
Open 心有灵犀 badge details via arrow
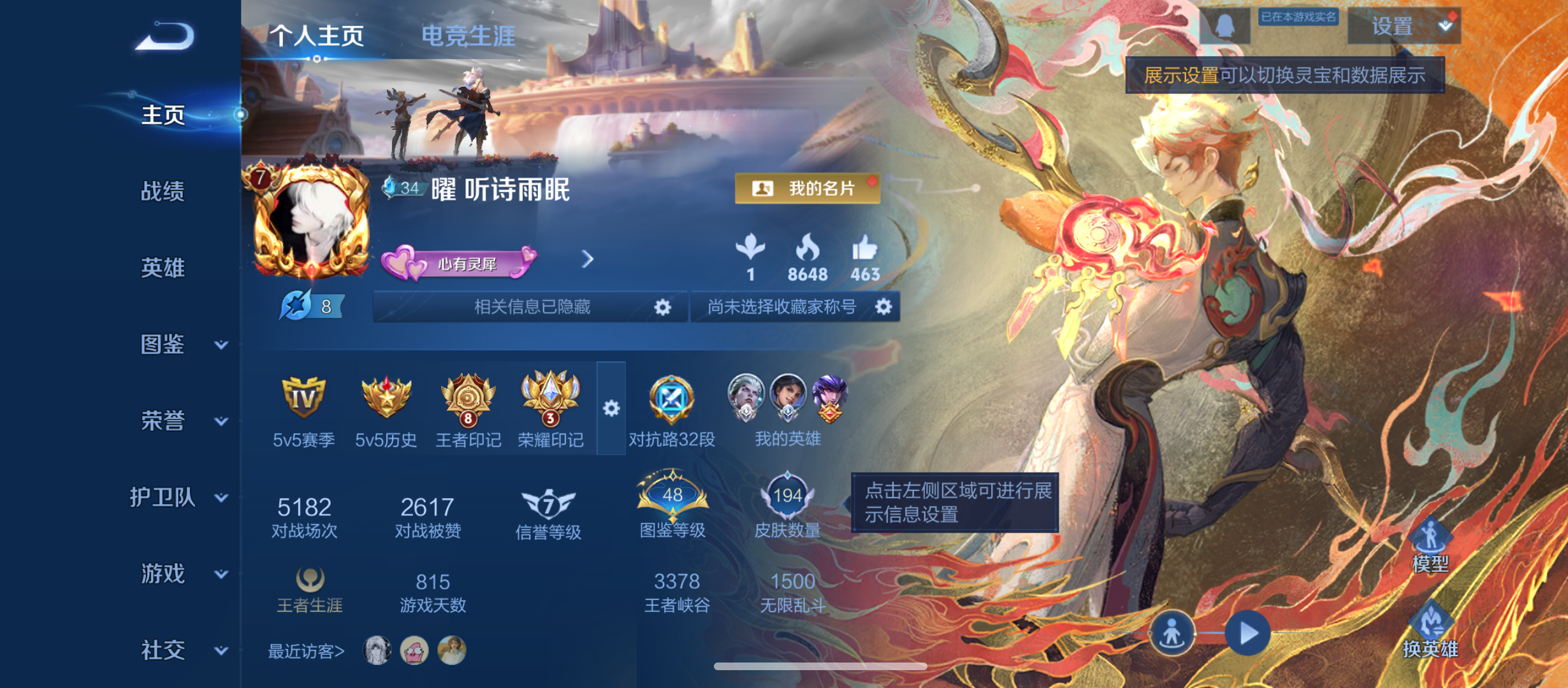tap(587, 260)
